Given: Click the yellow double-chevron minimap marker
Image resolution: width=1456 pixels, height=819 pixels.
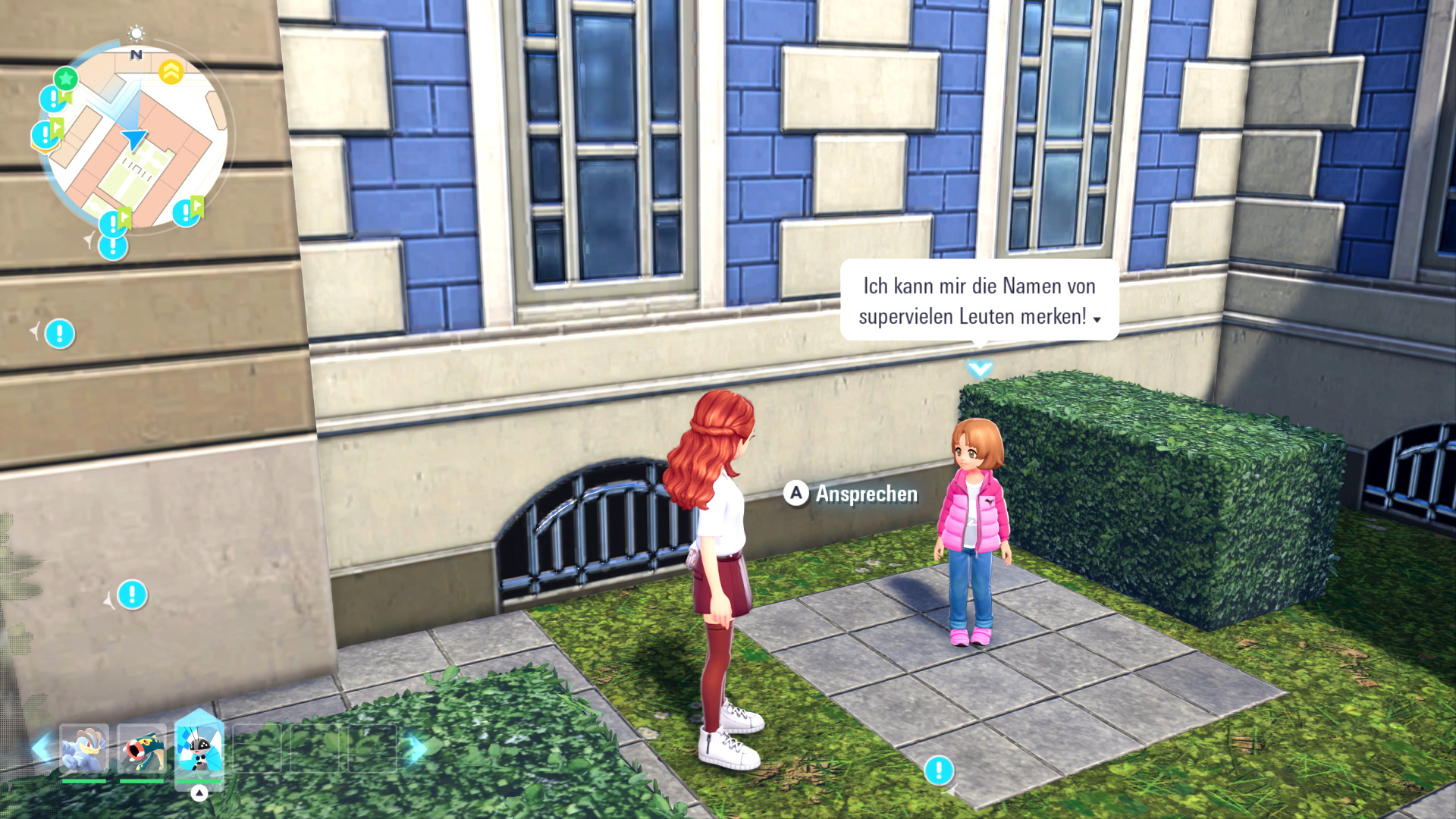Looking at the screenshot, I should pos(171,72).
